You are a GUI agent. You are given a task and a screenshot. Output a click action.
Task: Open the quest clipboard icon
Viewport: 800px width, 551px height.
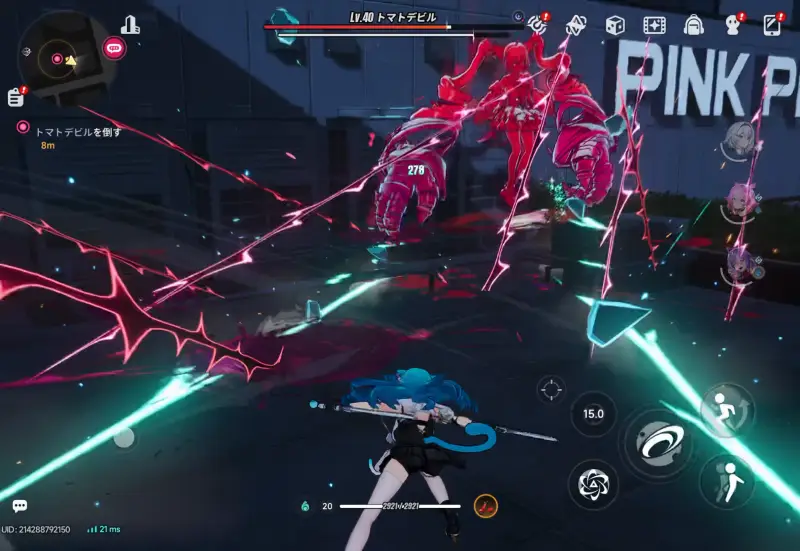pos(15,96)
